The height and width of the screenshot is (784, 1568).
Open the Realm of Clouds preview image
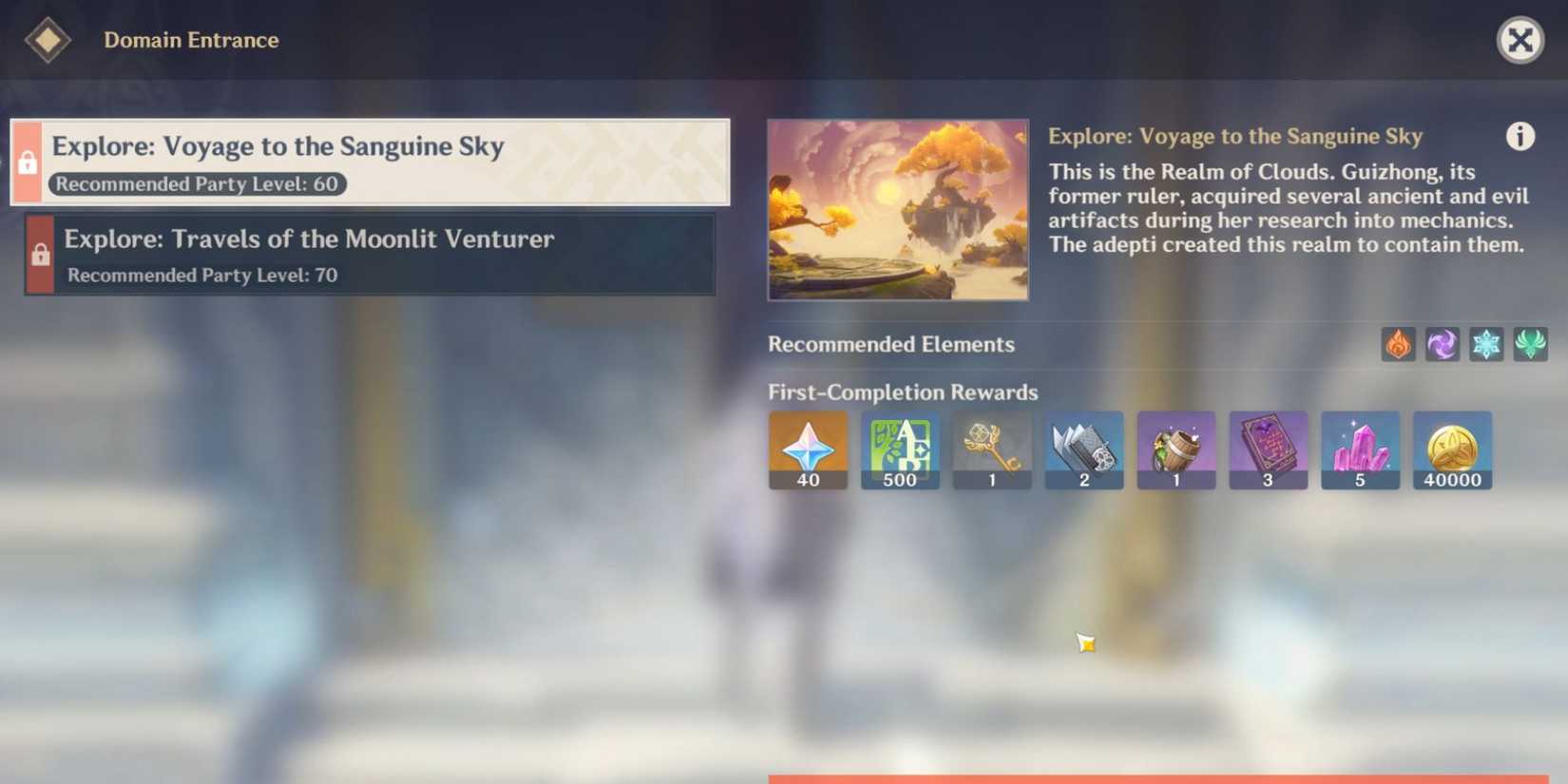point(898,209)
